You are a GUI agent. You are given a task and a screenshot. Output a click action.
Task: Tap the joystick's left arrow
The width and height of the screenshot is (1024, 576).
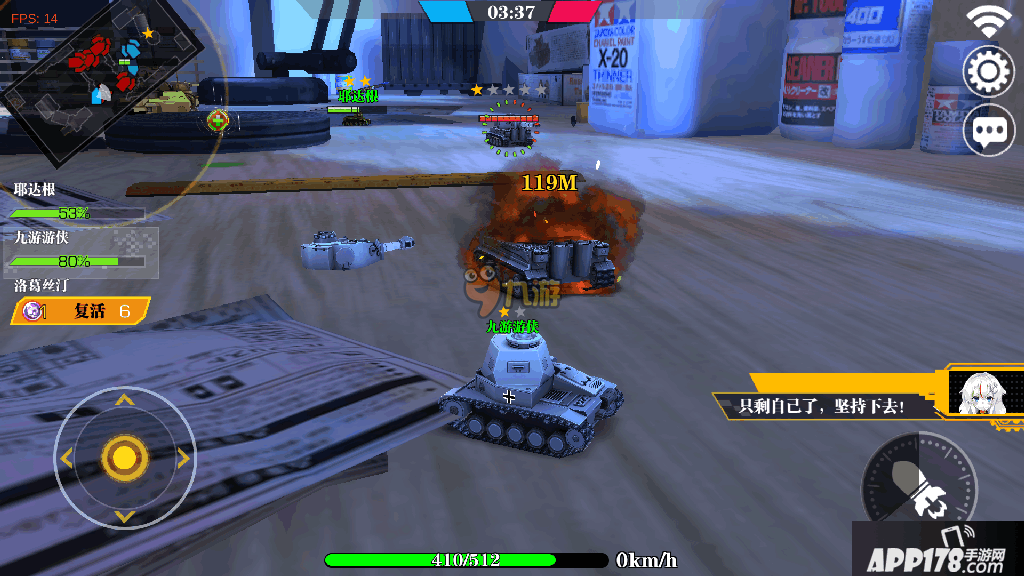66,458
